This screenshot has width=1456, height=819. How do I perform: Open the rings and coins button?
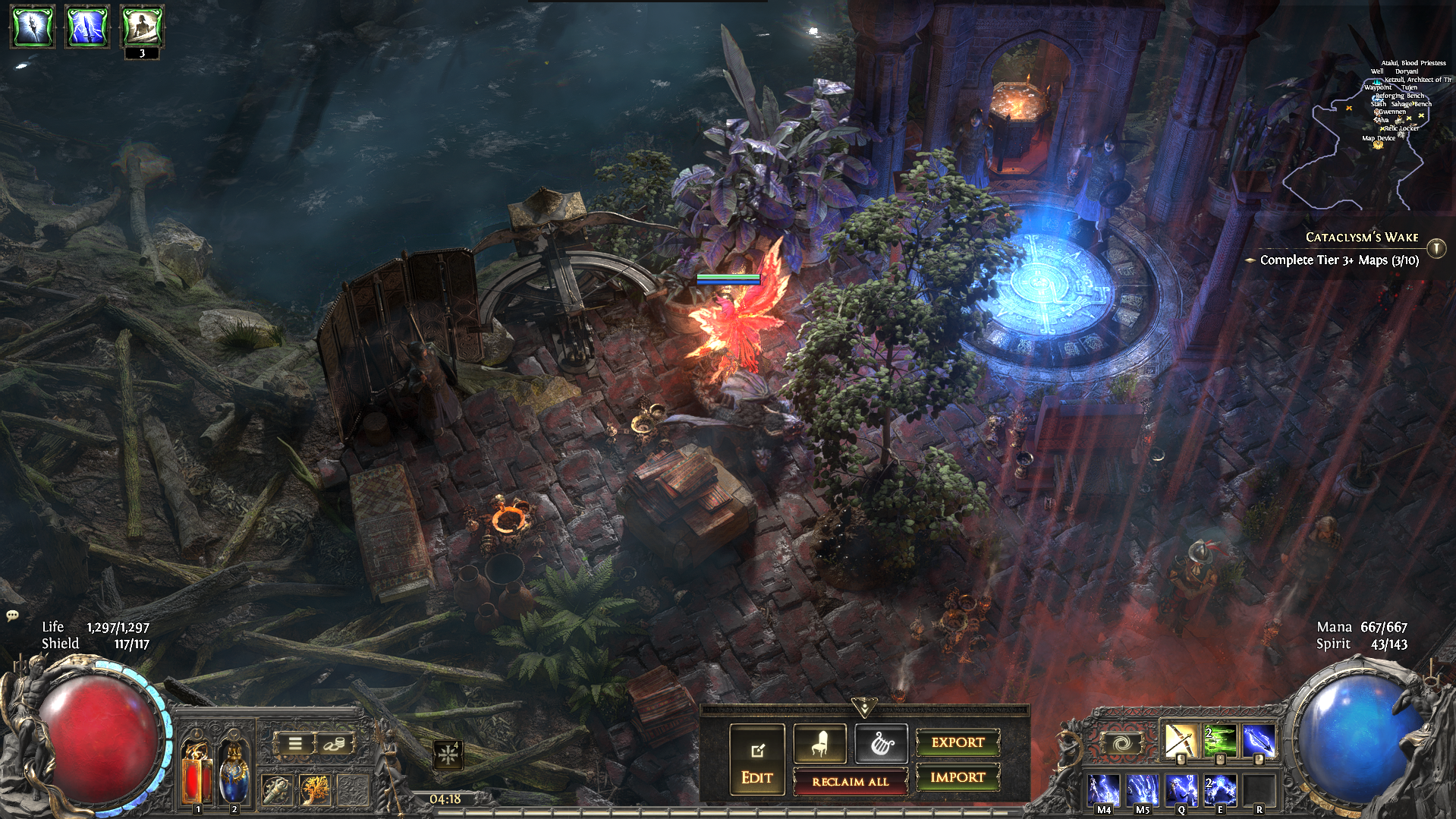click(335, 744)
